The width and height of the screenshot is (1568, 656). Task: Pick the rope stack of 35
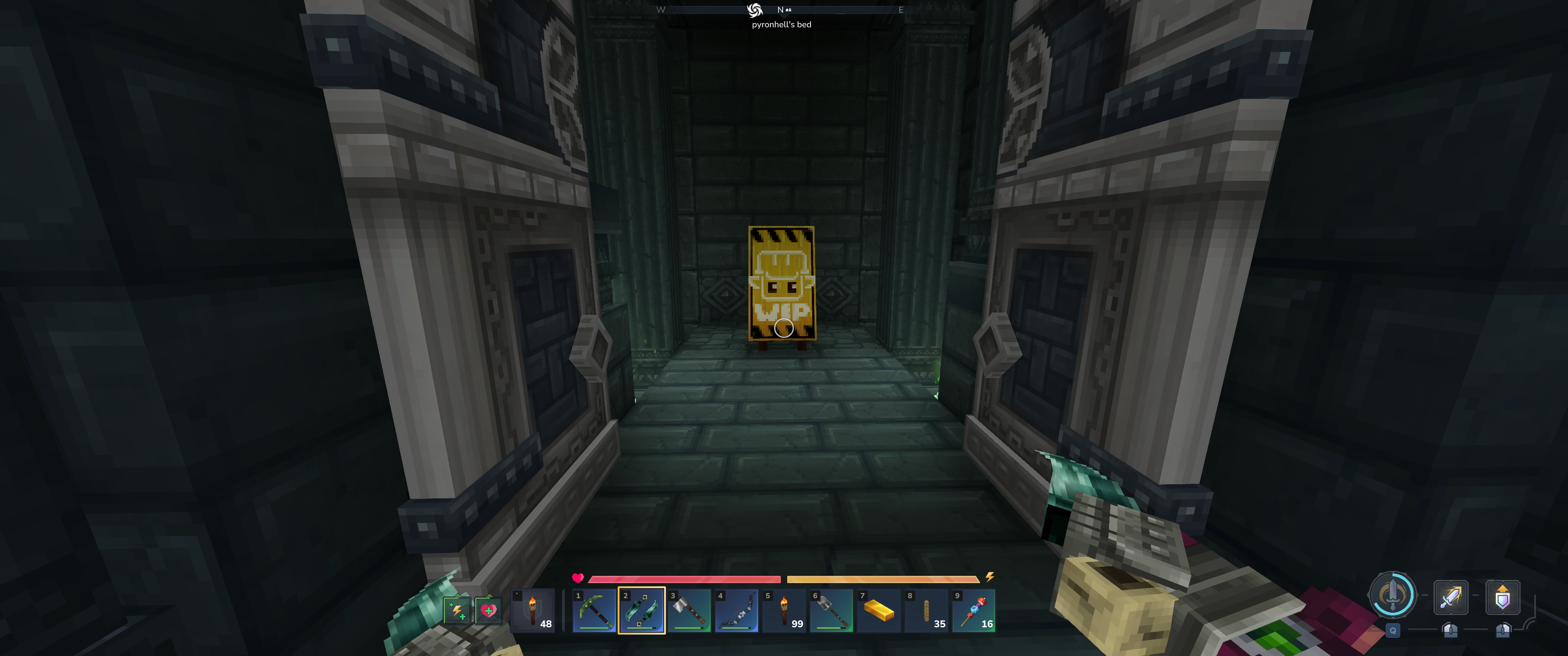click(926, 610)
